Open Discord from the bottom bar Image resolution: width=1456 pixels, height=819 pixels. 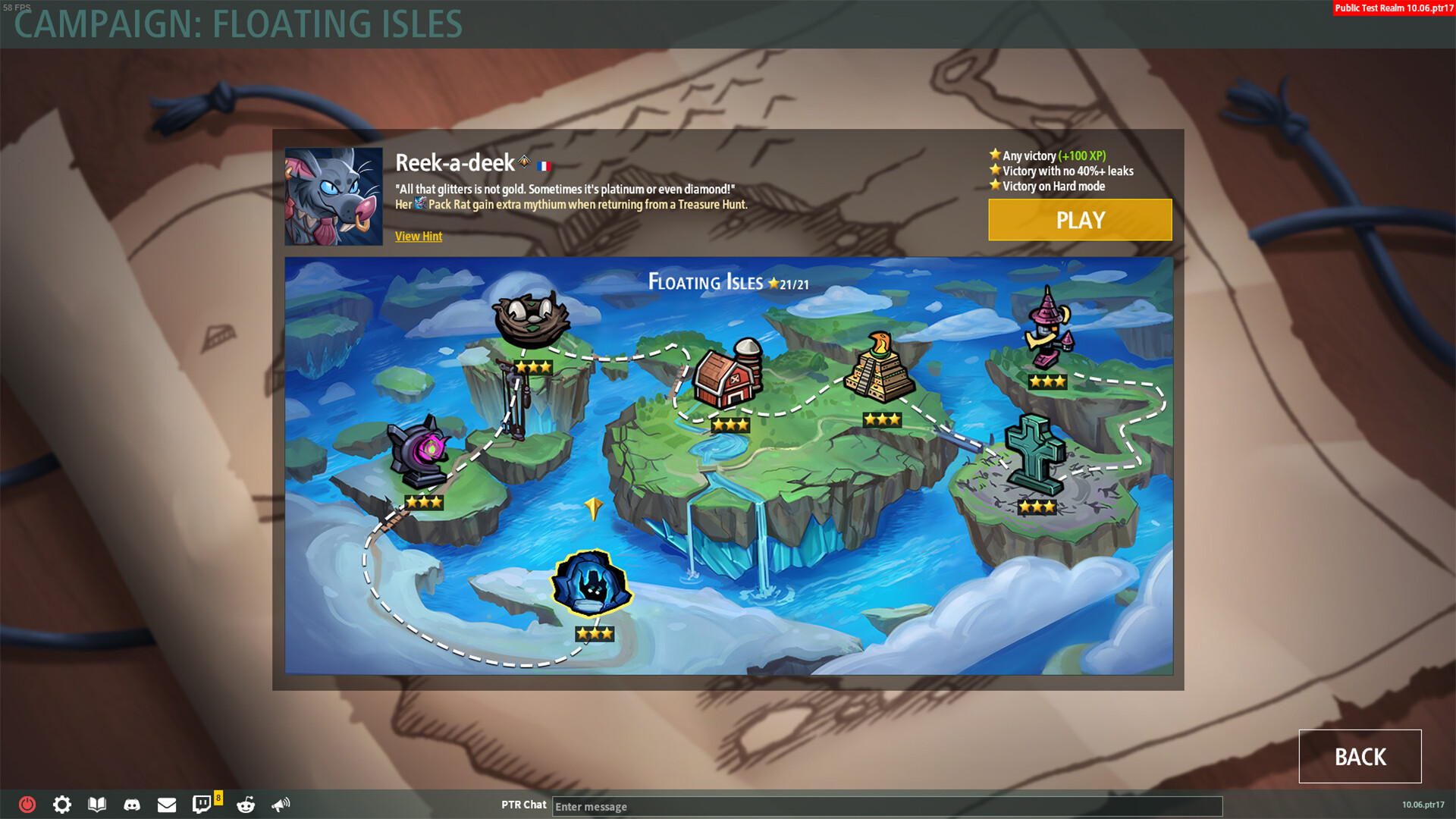[x=133, y=805]
